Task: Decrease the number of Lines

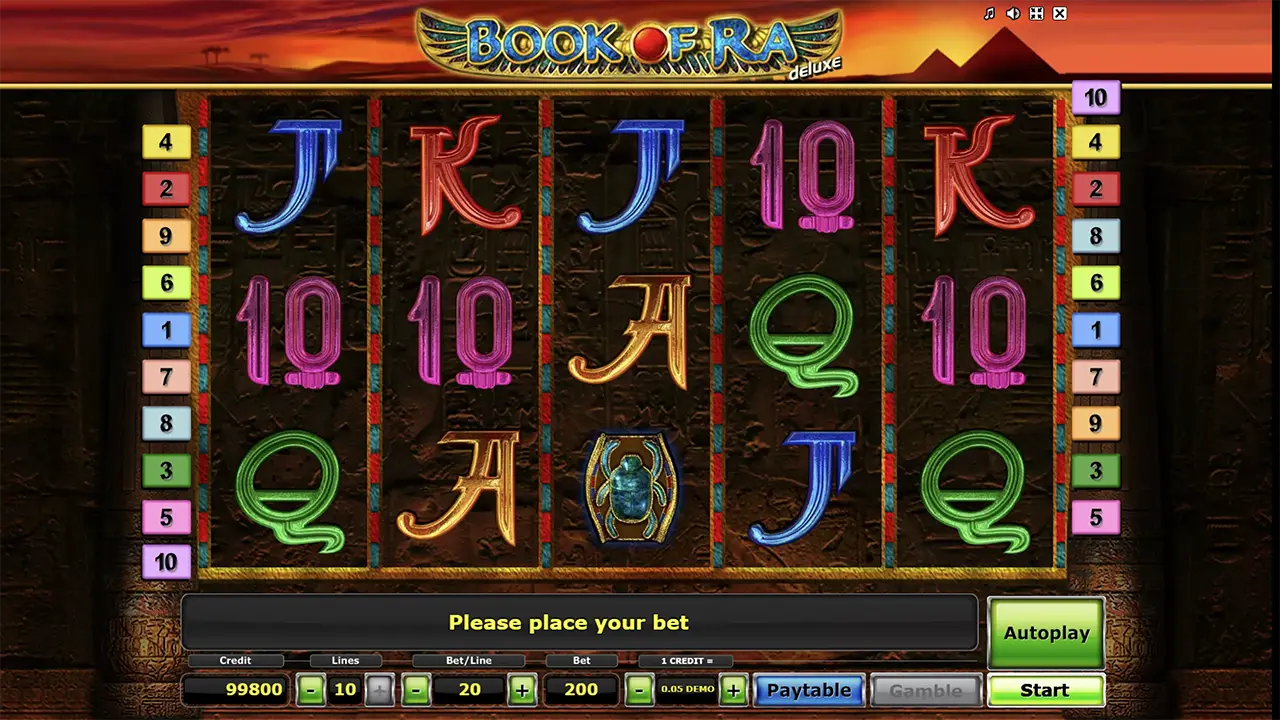Action: coord(311,690)
